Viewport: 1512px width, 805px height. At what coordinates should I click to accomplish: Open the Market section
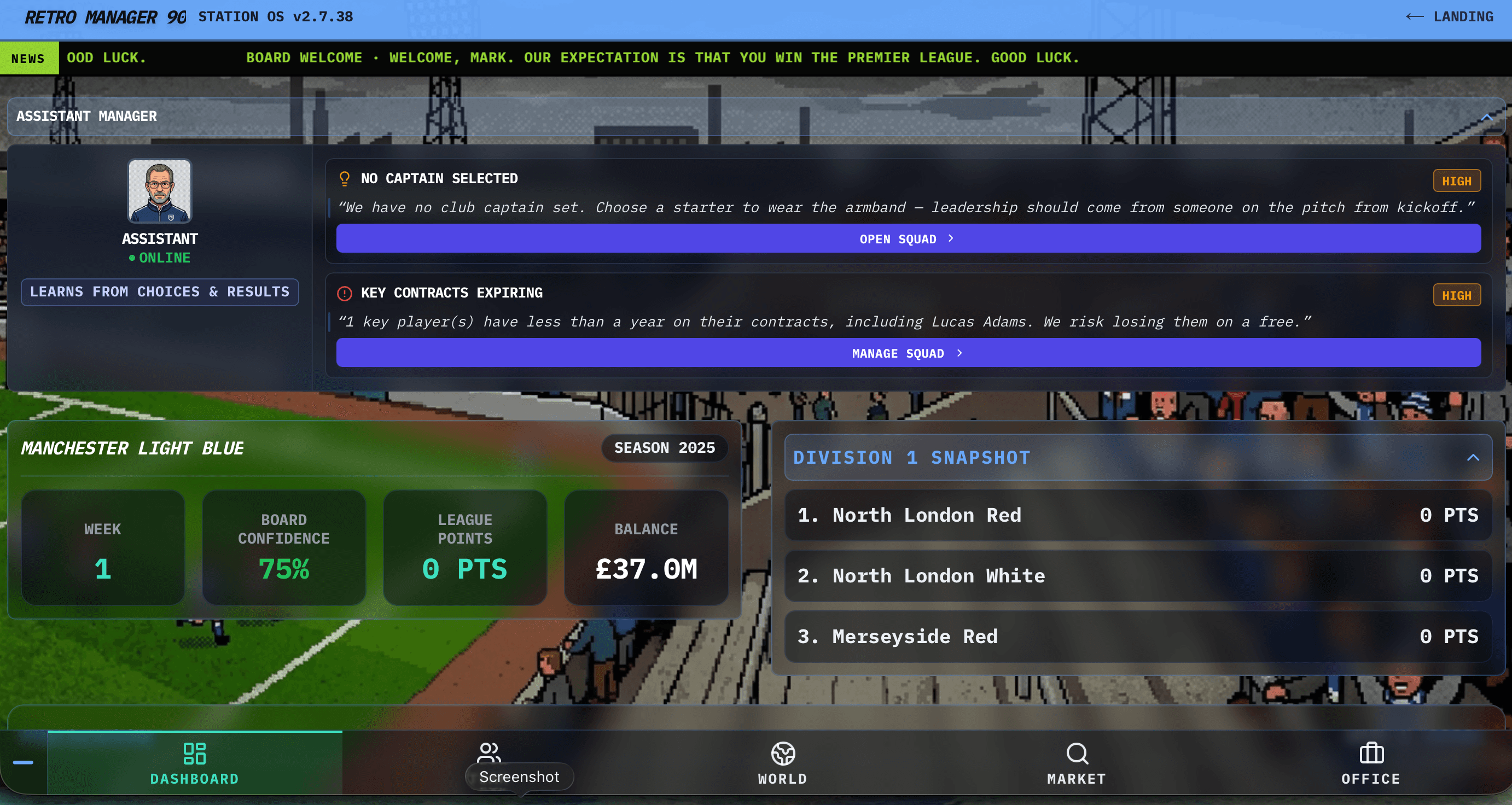point(1077,763)
